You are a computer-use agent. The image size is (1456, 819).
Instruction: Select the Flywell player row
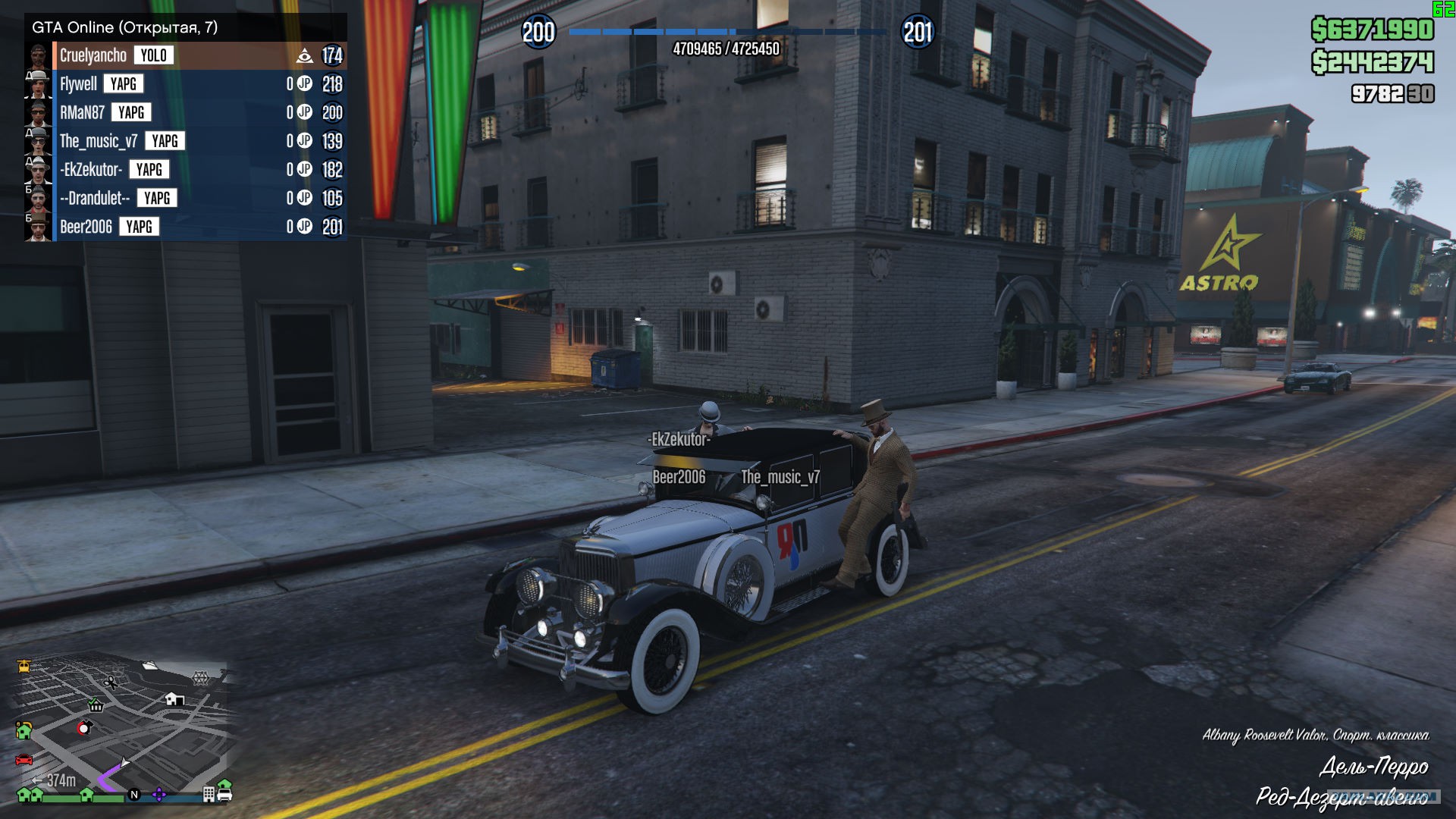click(x=79, y=84)
